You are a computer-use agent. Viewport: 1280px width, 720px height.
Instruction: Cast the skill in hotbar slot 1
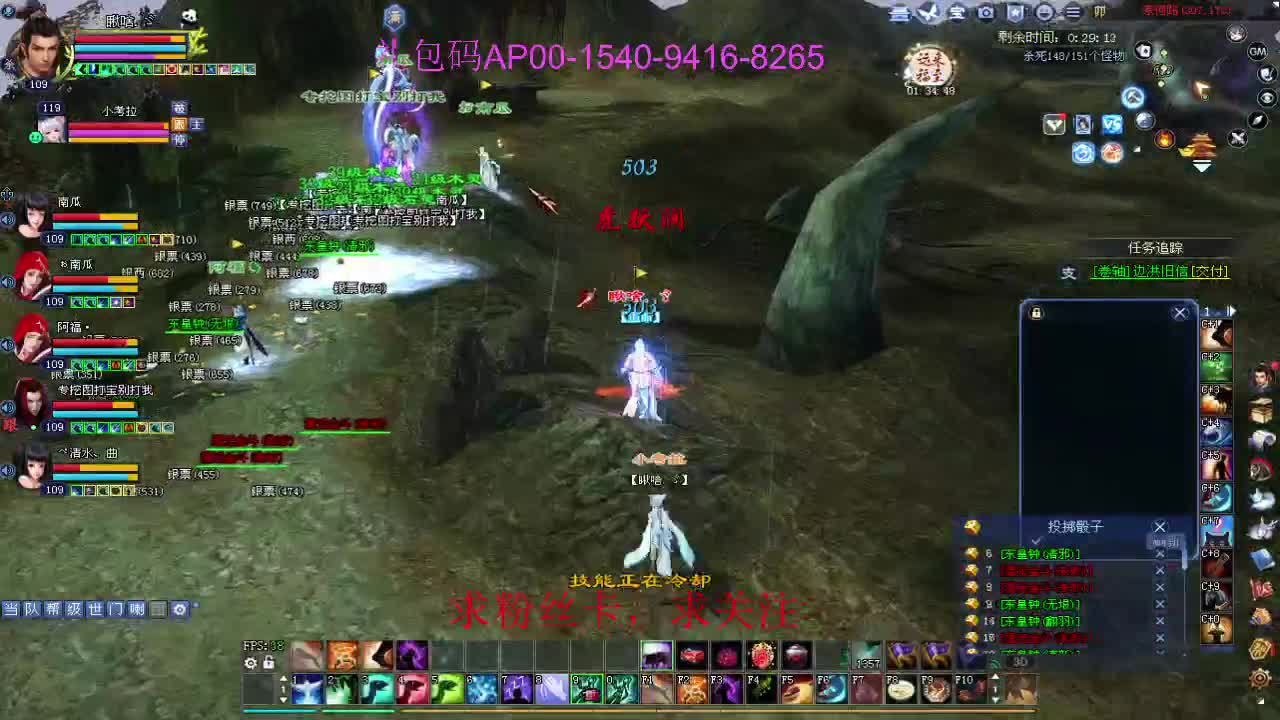pos(306,689)
